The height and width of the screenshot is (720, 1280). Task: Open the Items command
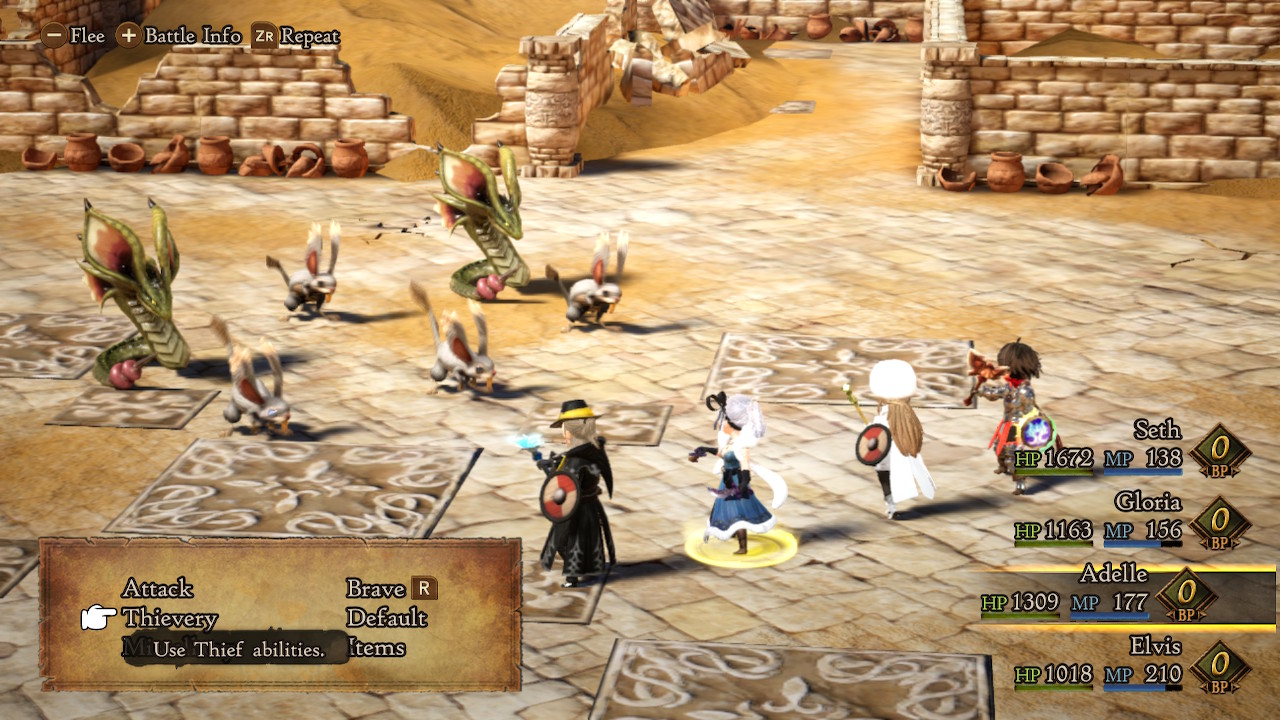point(376,648)
